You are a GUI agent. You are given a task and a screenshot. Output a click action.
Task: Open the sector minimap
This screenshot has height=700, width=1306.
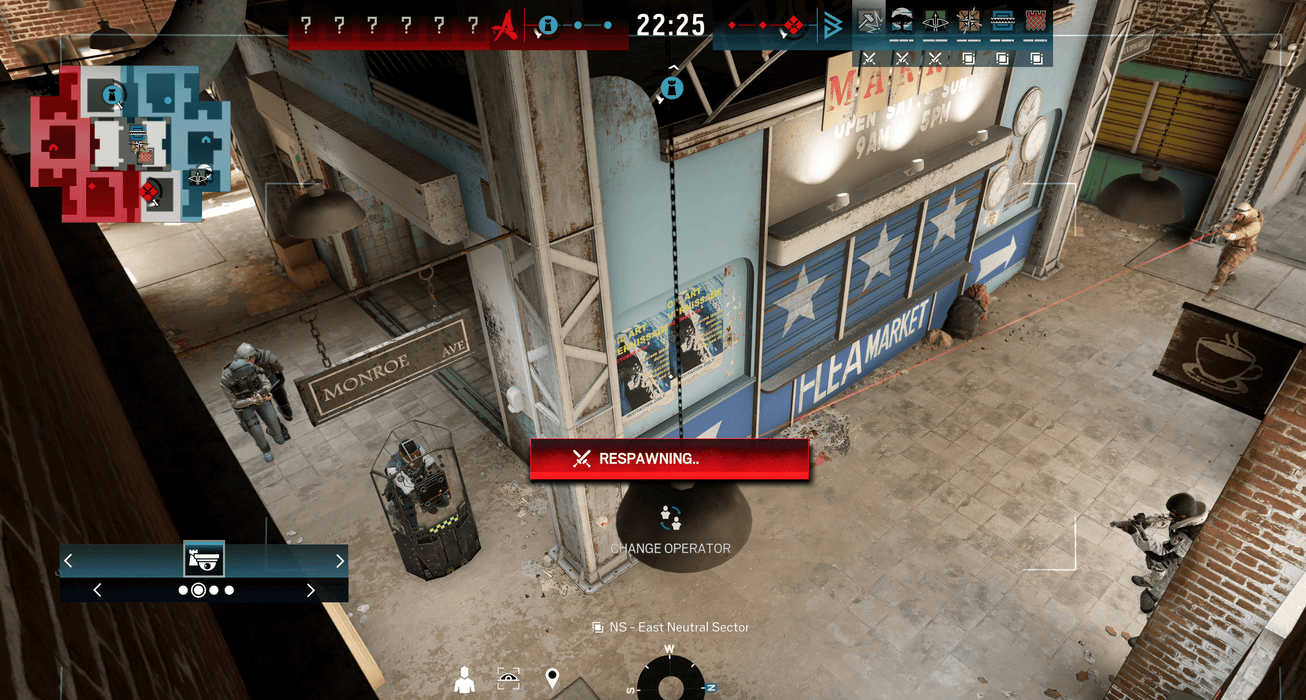131,144
